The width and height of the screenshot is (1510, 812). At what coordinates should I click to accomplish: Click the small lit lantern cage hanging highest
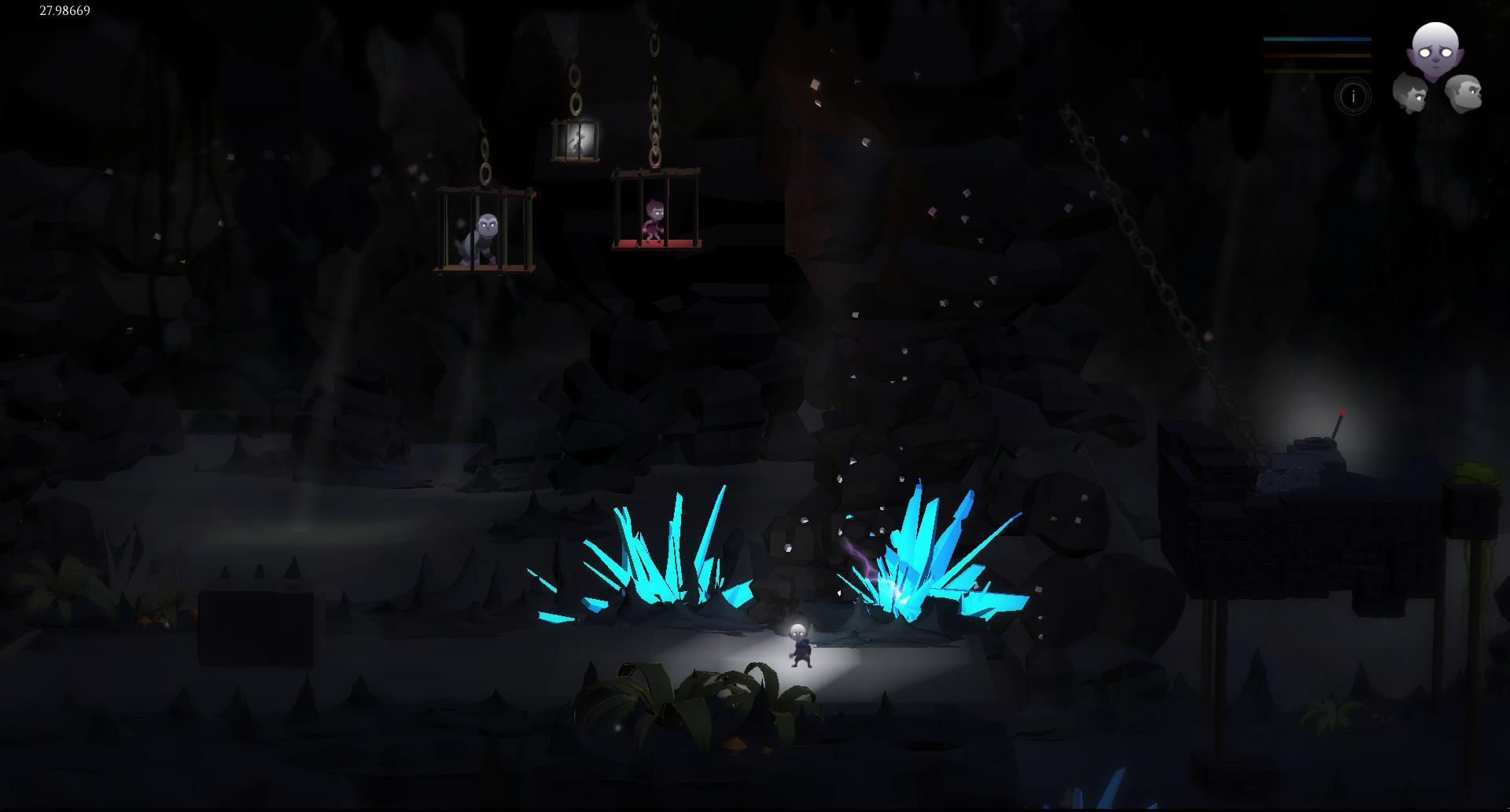point(576,141)
